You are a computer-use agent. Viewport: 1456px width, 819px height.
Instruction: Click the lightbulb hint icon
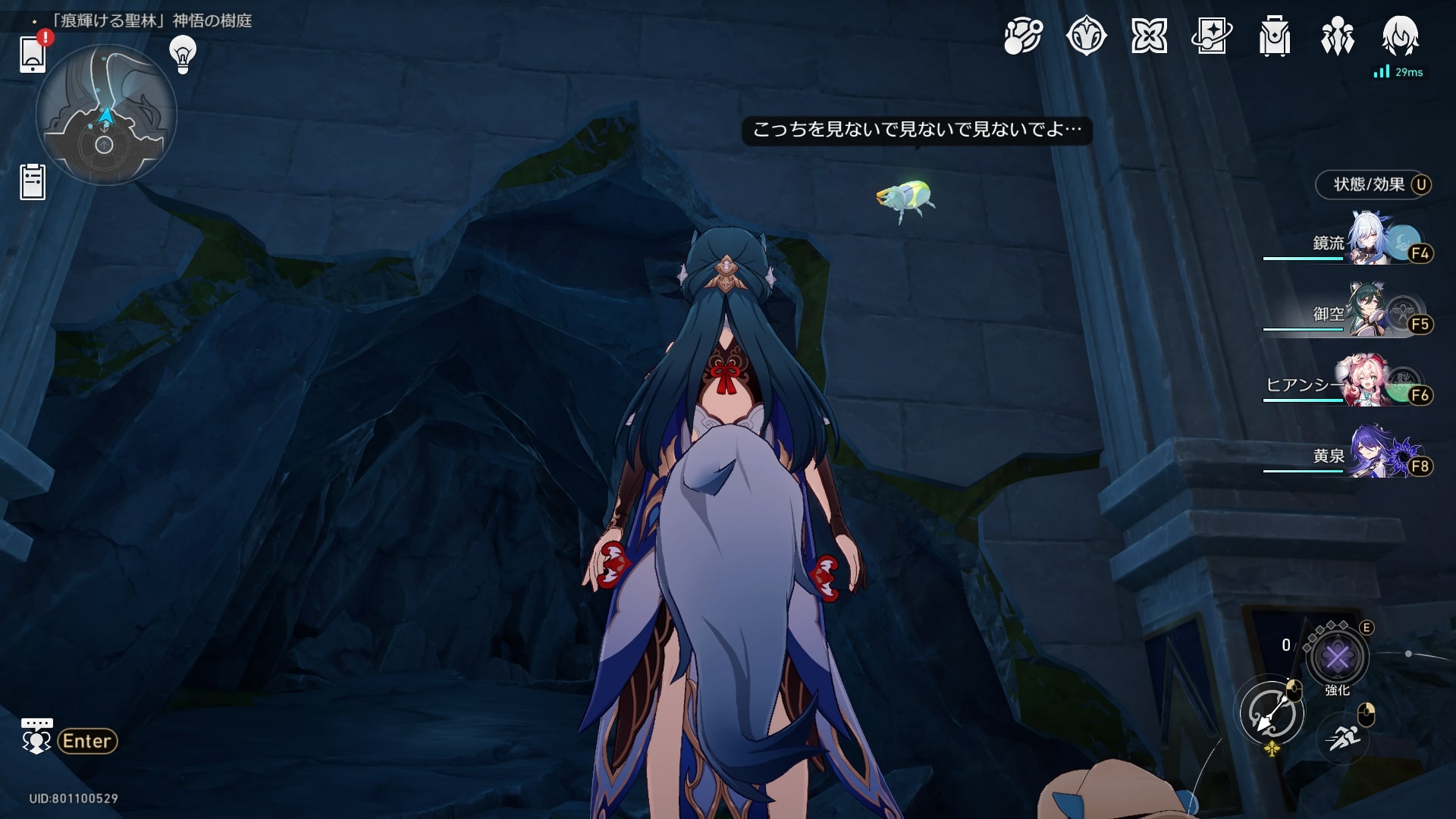182,55
